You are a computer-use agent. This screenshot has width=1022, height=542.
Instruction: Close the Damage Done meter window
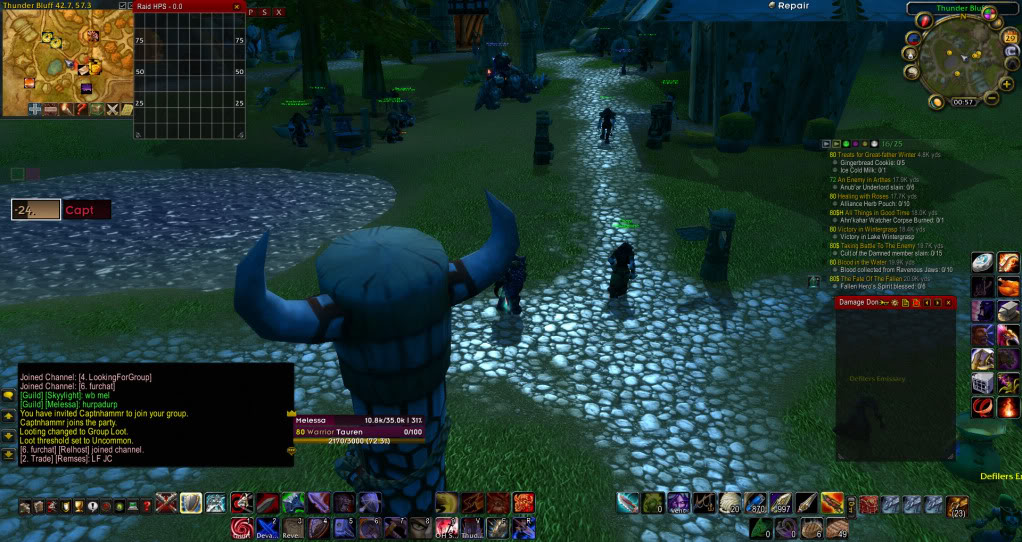[949, 302]
